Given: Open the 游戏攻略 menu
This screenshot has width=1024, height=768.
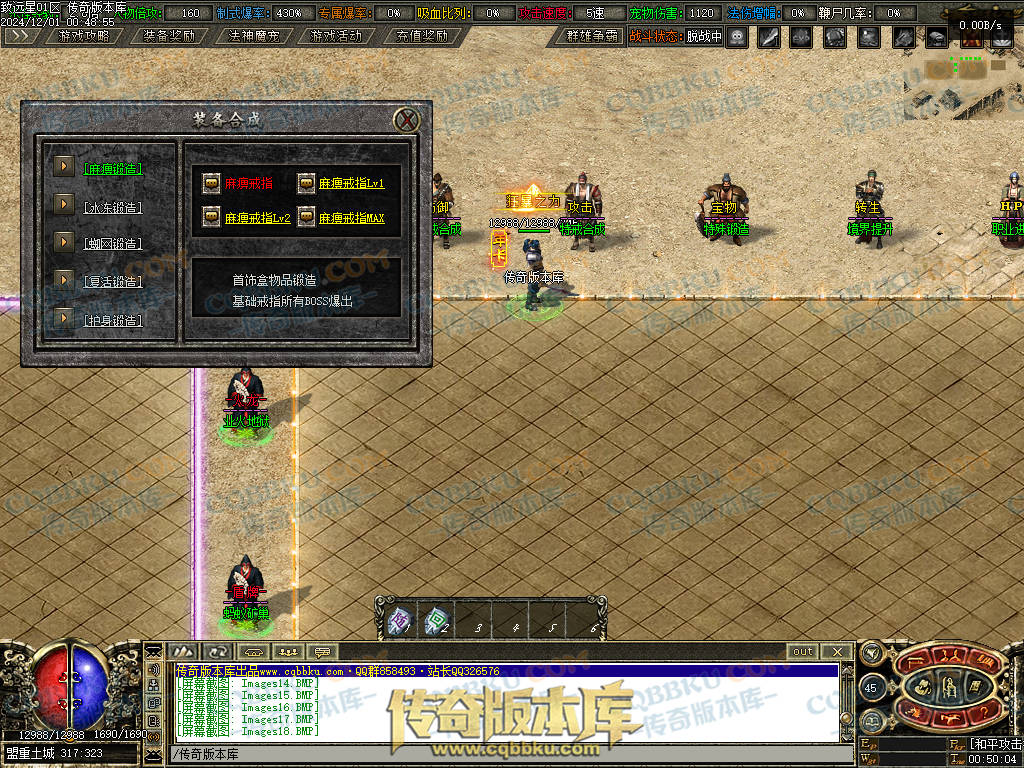Looking at the screenshot, I should 84,36.
